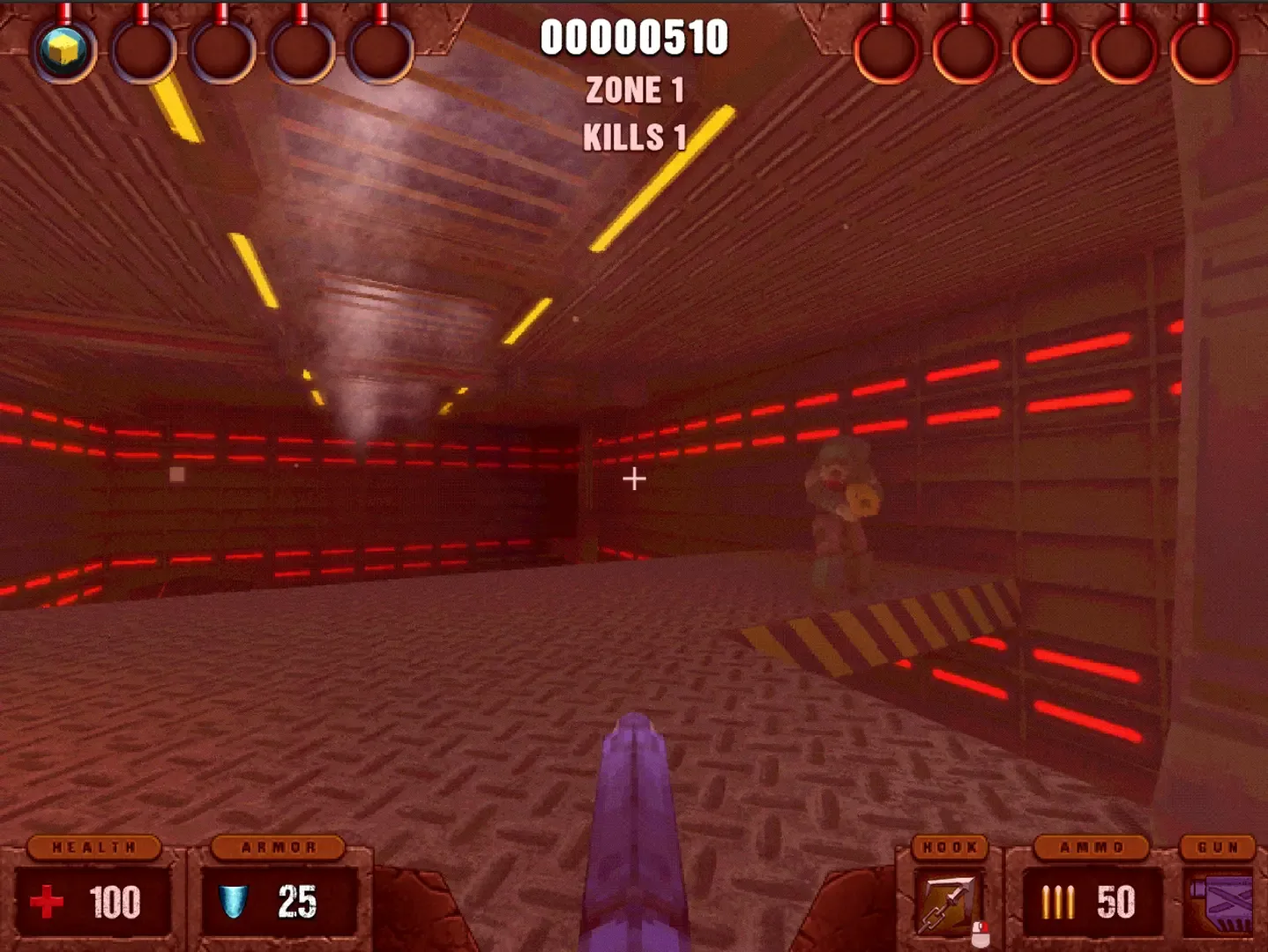Viewport: 1268px width, 952px height.
Task: Click the score counter reading 00000510
Action: [x=634, y=35]
